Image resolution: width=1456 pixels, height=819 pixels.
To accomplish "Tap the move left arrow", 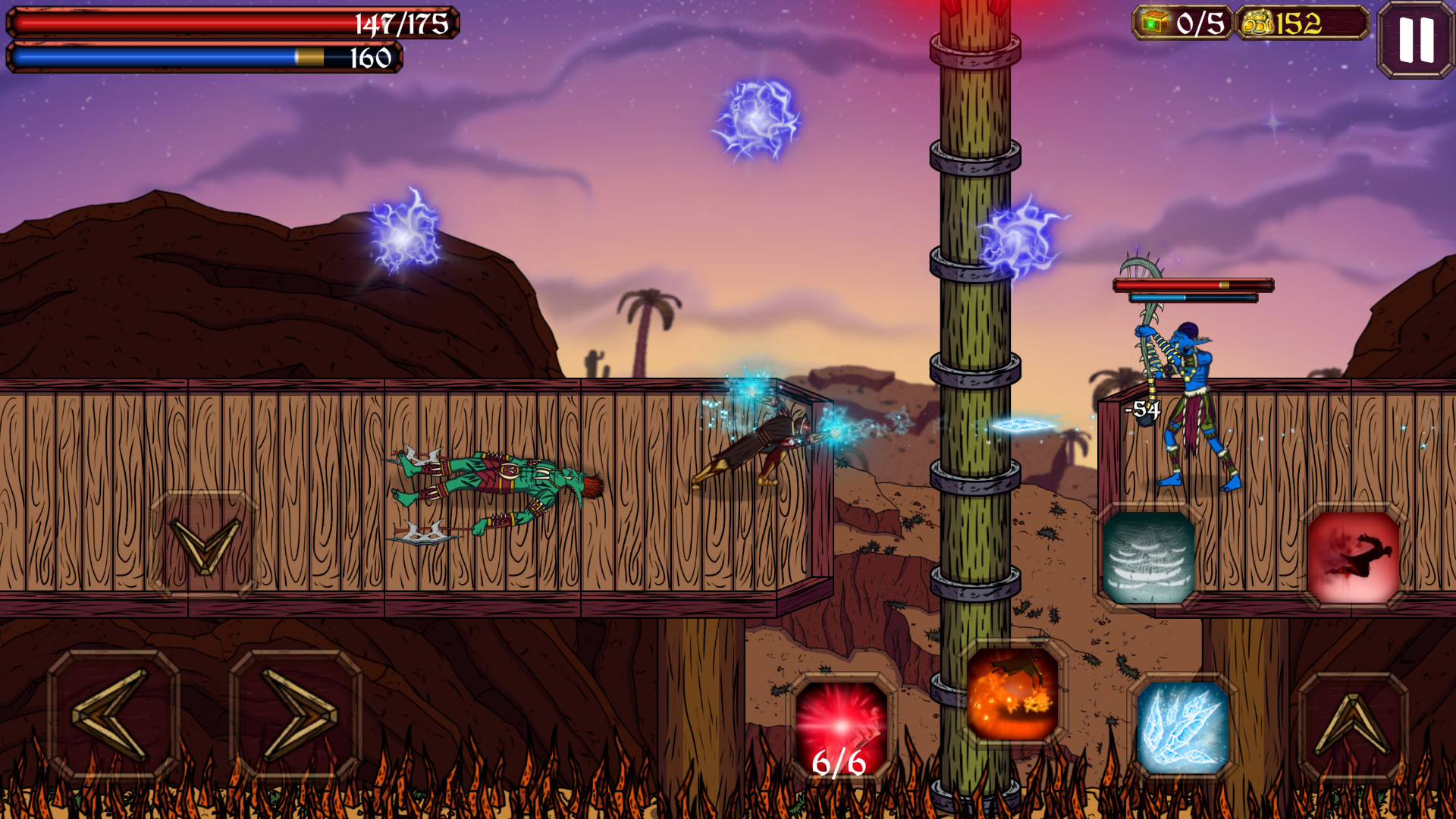I will 113,714.
